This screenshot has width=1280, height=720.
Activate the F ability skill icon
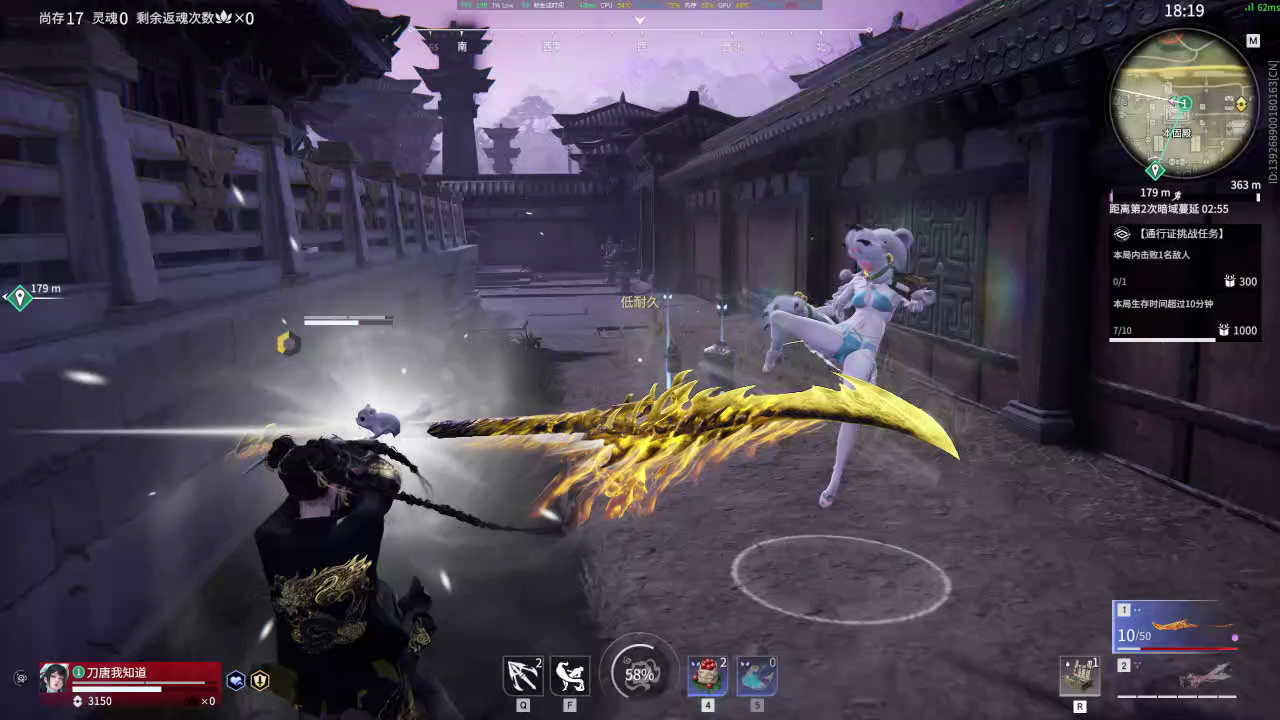pyautogui.click(x=569, y=675)
